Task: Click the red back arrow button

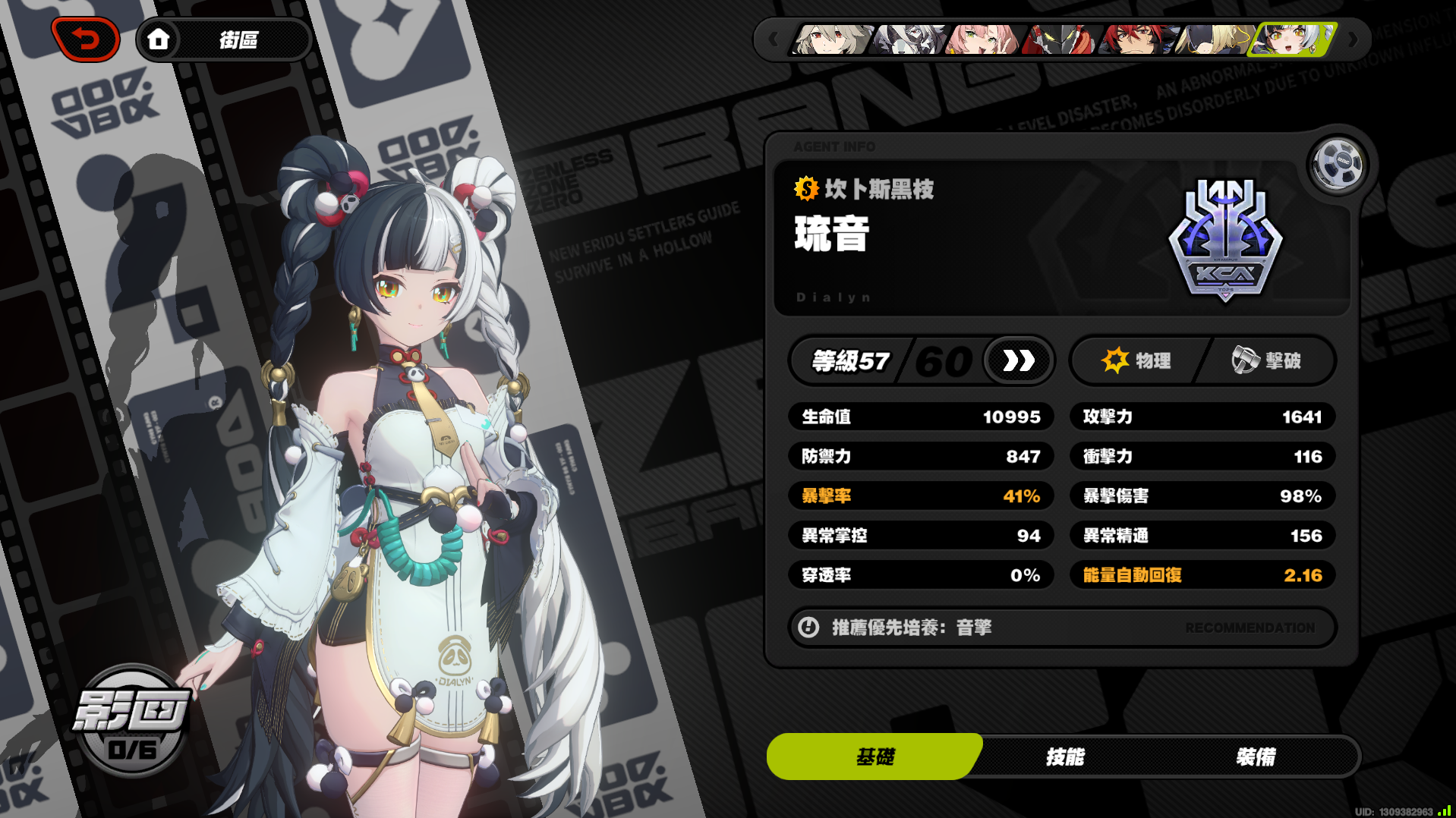Action: click(x=86, y=39)
